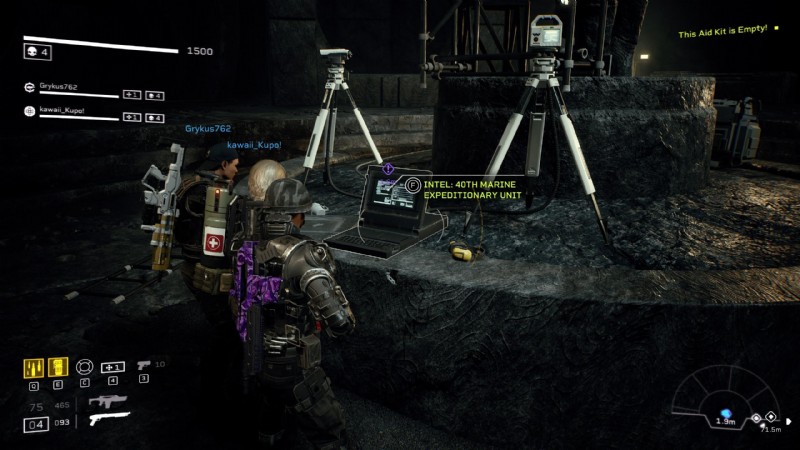Viewport: 800px width, 450px height.
Task: Activate the yellow ammo rounds ability
Action: 33,367
